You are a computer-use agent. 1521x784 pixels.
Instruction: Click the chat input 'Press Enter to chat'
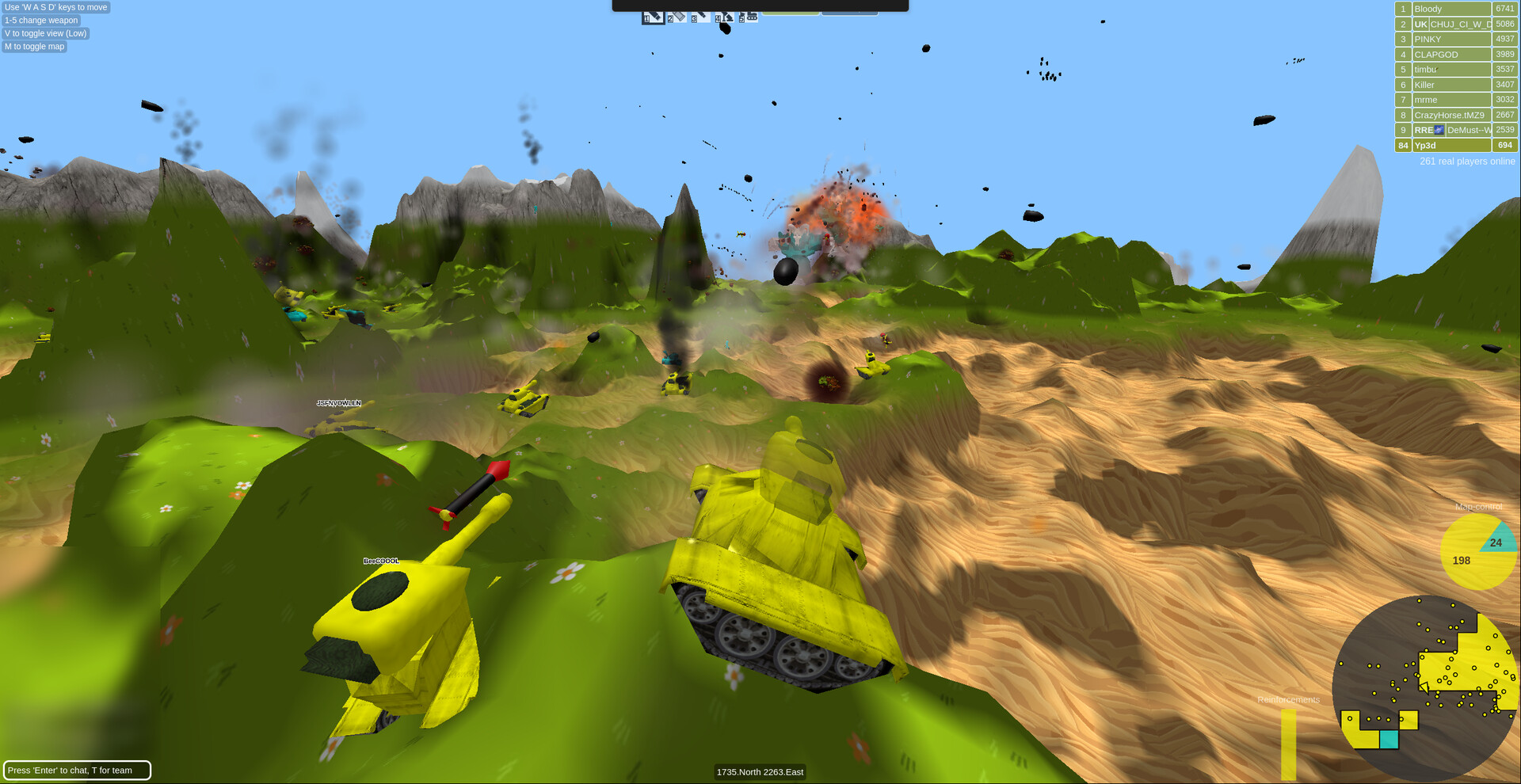tap(77, 770)
